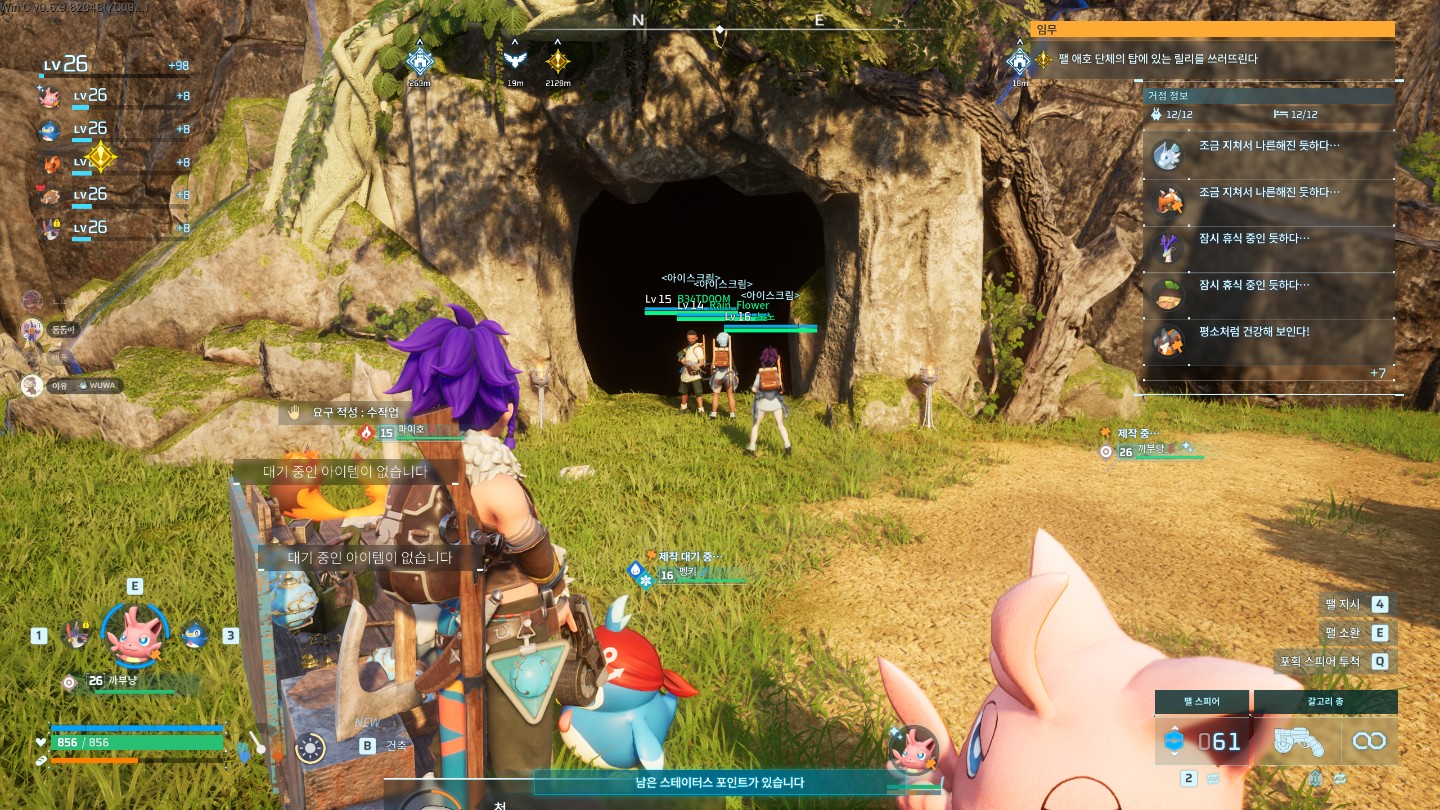Select the orange fox pal in party list
1440x810 pixels.
50,163
